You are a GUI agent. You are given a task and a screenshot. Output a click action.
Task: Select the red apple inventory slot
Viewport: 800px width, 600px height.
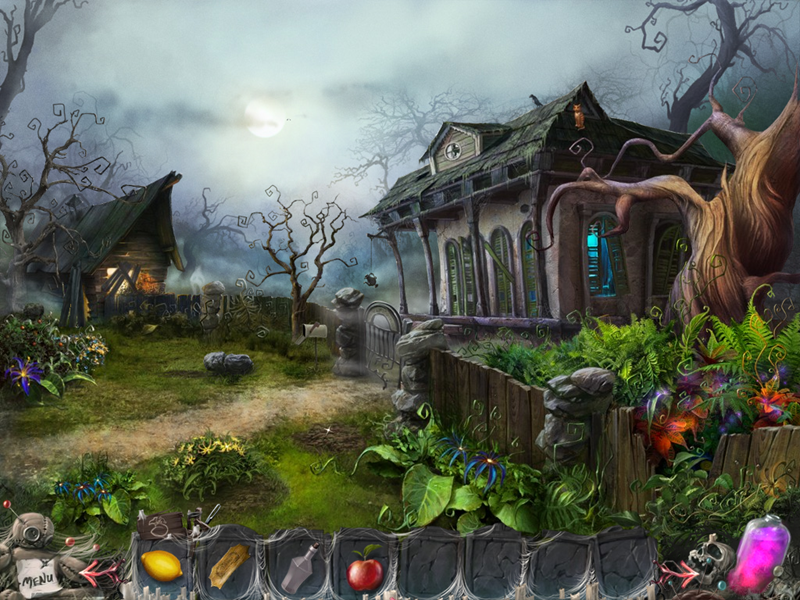point(365,572)
